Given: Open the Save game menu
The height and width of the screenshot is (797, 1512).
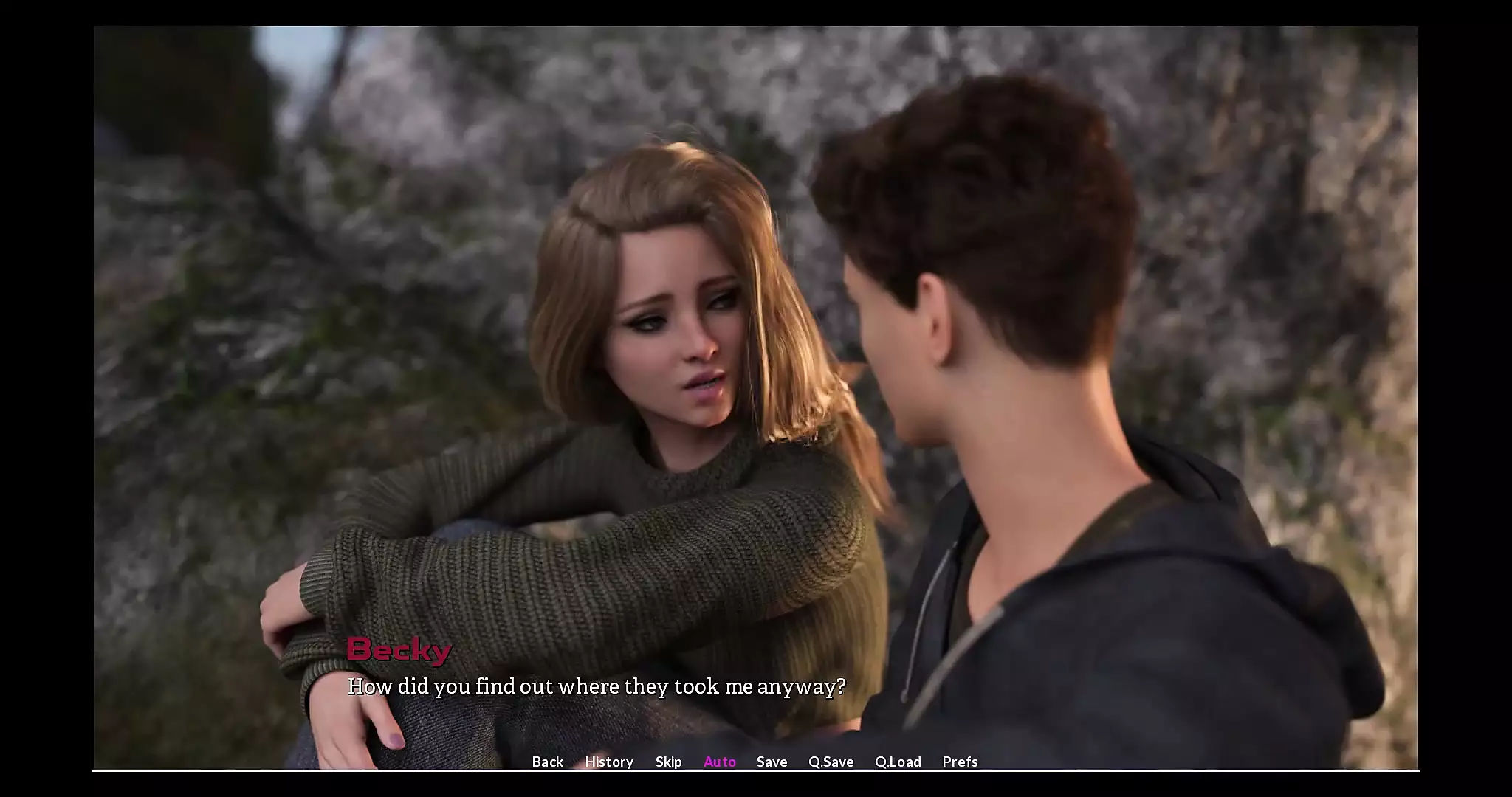Looking at the screenshot, I should click(772, 762).
